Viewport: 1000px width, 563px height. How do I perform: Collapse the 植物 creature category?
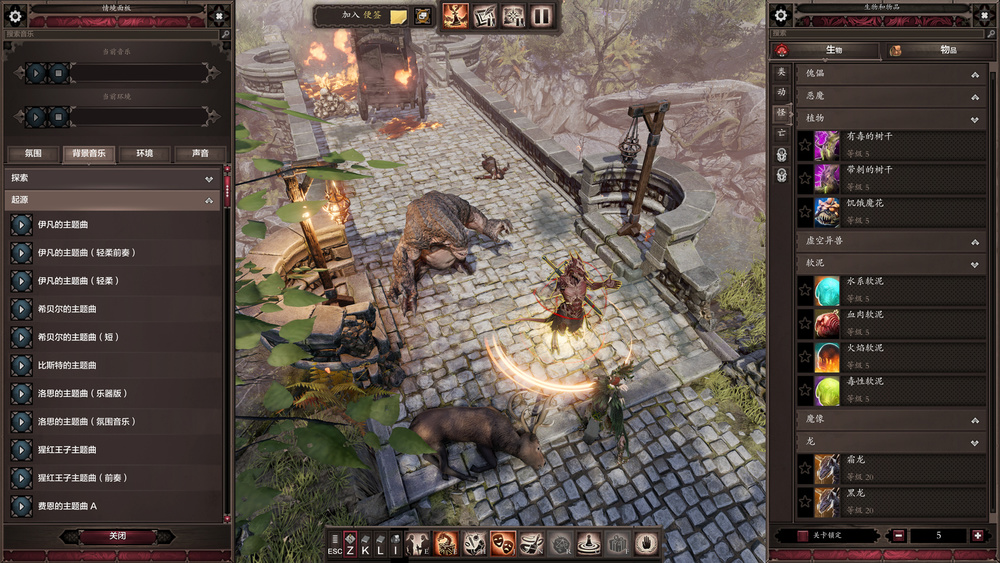point(974,118)
